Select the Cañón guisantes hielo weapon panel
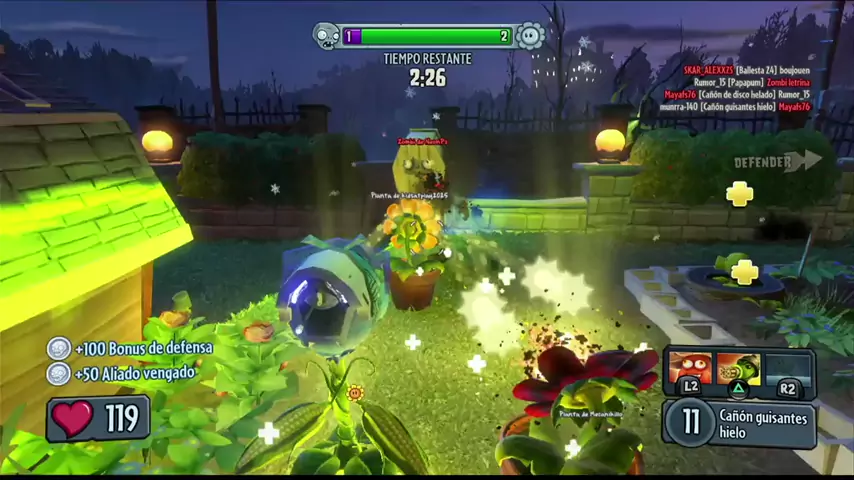This screenshot has width=854, height=480. point(740,423)
